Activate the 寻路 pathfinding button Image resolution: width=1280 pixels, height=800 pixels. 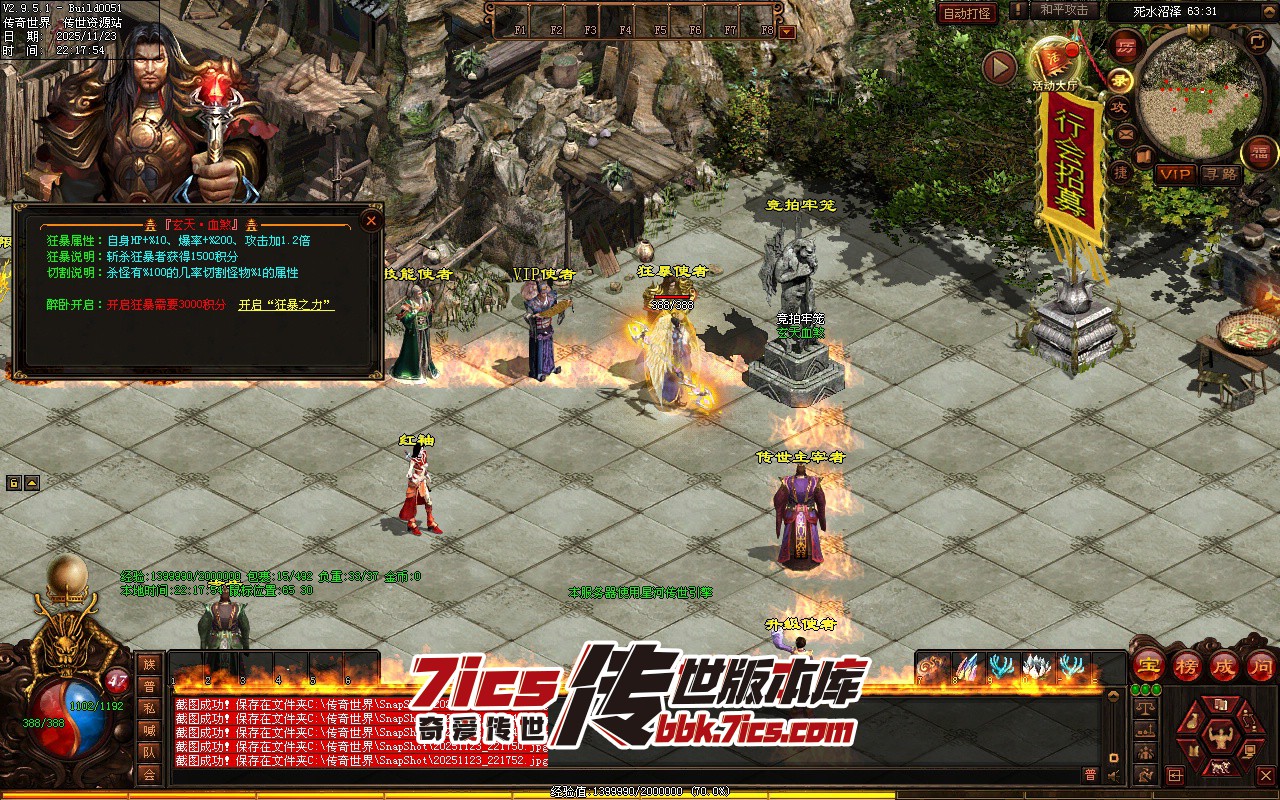(x=1220, y=173)
